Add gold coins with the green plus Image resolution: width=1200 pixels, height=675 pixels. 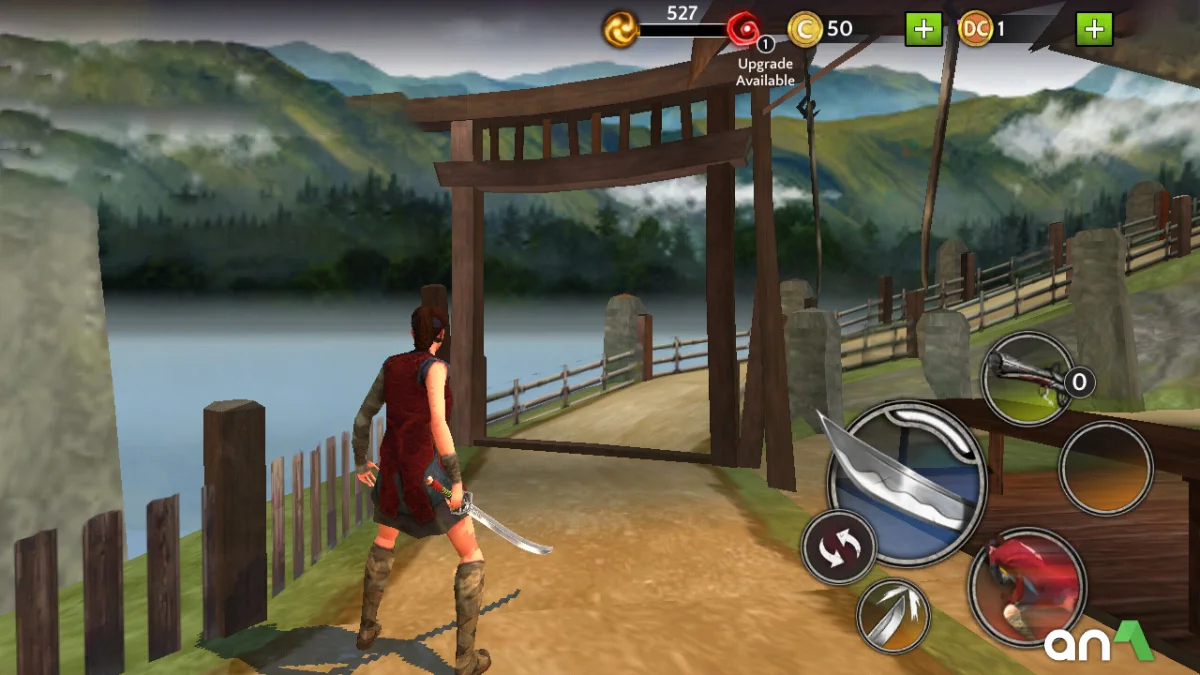[x=923, y=29]
